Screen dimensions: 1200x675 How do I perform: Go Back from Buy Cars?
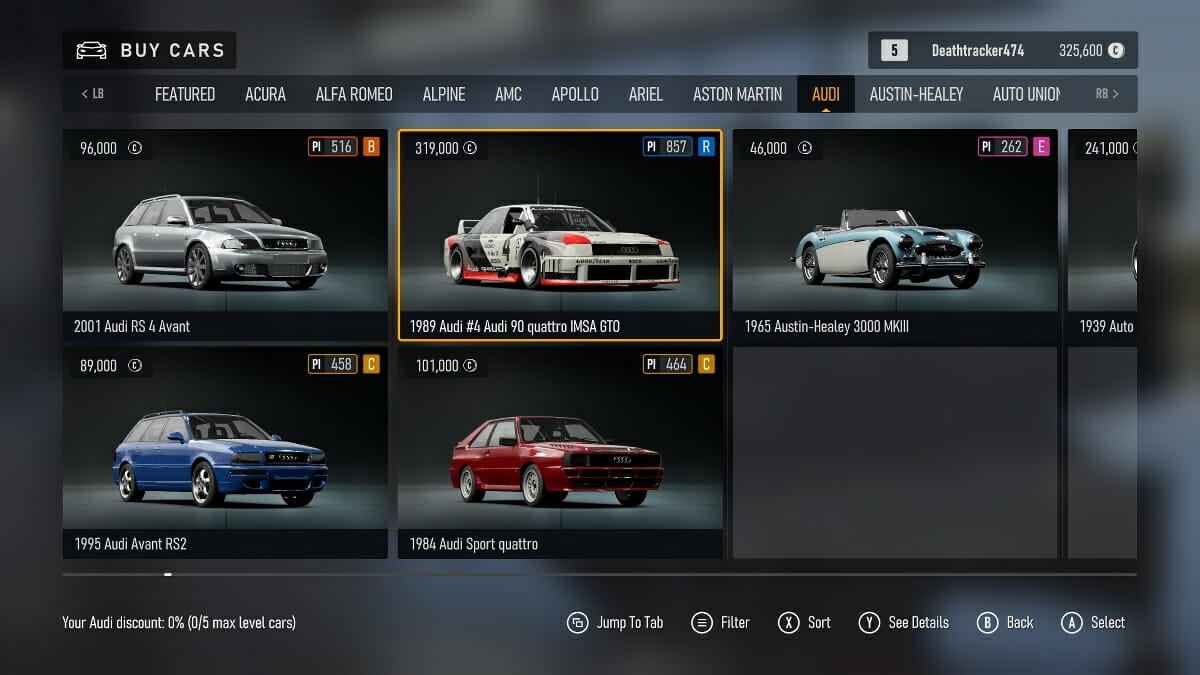(x=1006, y=622)
